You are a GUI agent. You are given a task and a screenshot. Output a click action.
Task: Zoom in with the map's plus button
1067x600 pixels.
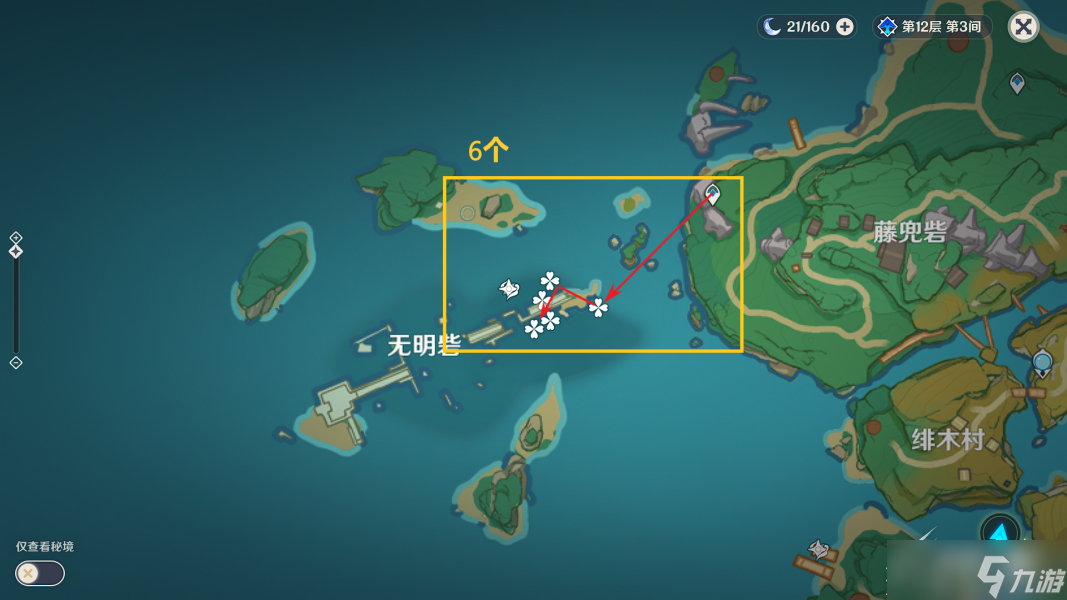[16, 238]
